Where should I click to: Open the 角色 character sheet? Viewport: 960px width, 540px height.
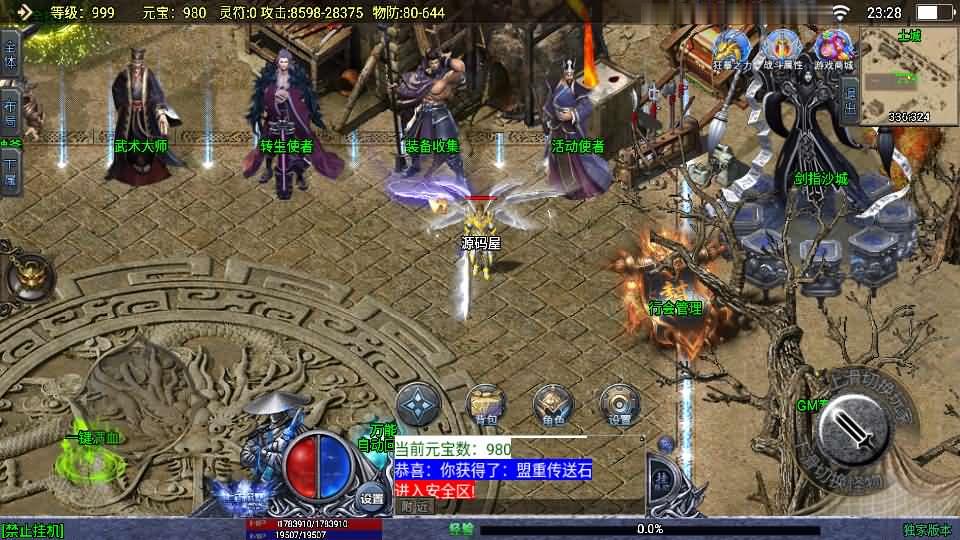pyautogui.click(x=553, y=405)
